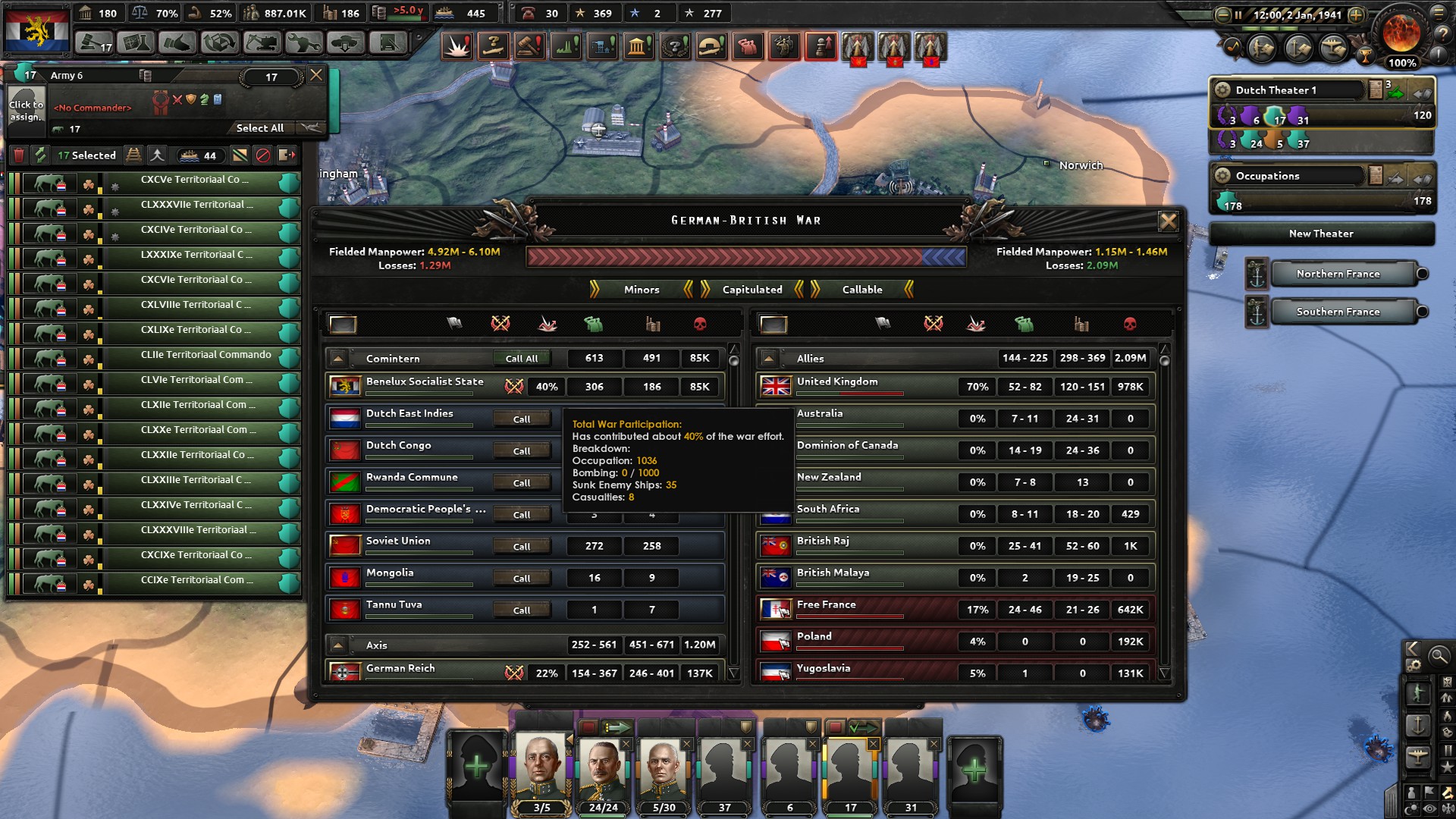Collapse the Comintern faction list
The width and height of the screenshot is (1456, 819).
(x=338, y=358)
